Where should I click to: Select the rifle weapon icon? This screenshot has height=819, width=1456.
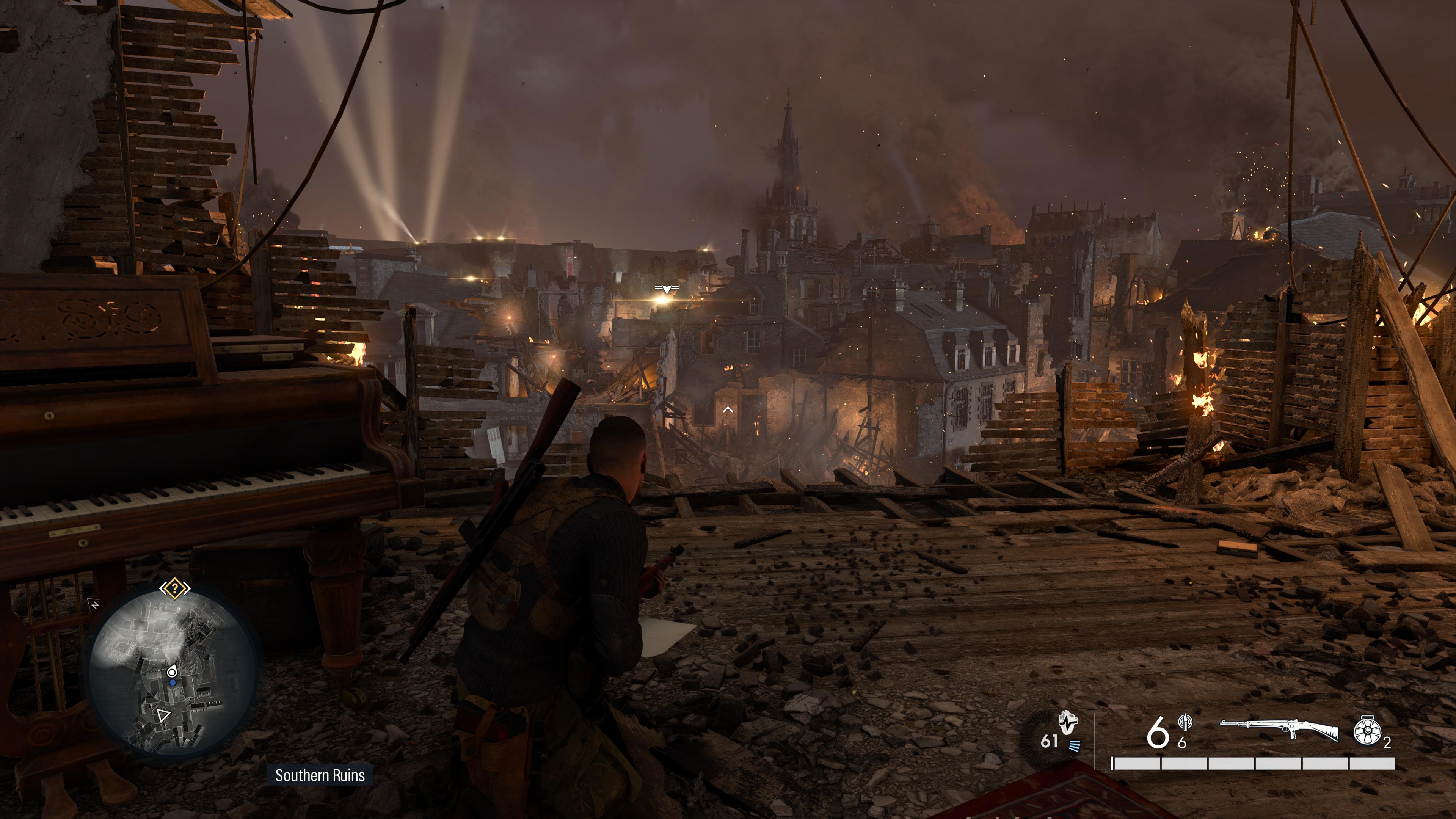coord(1280,729)
